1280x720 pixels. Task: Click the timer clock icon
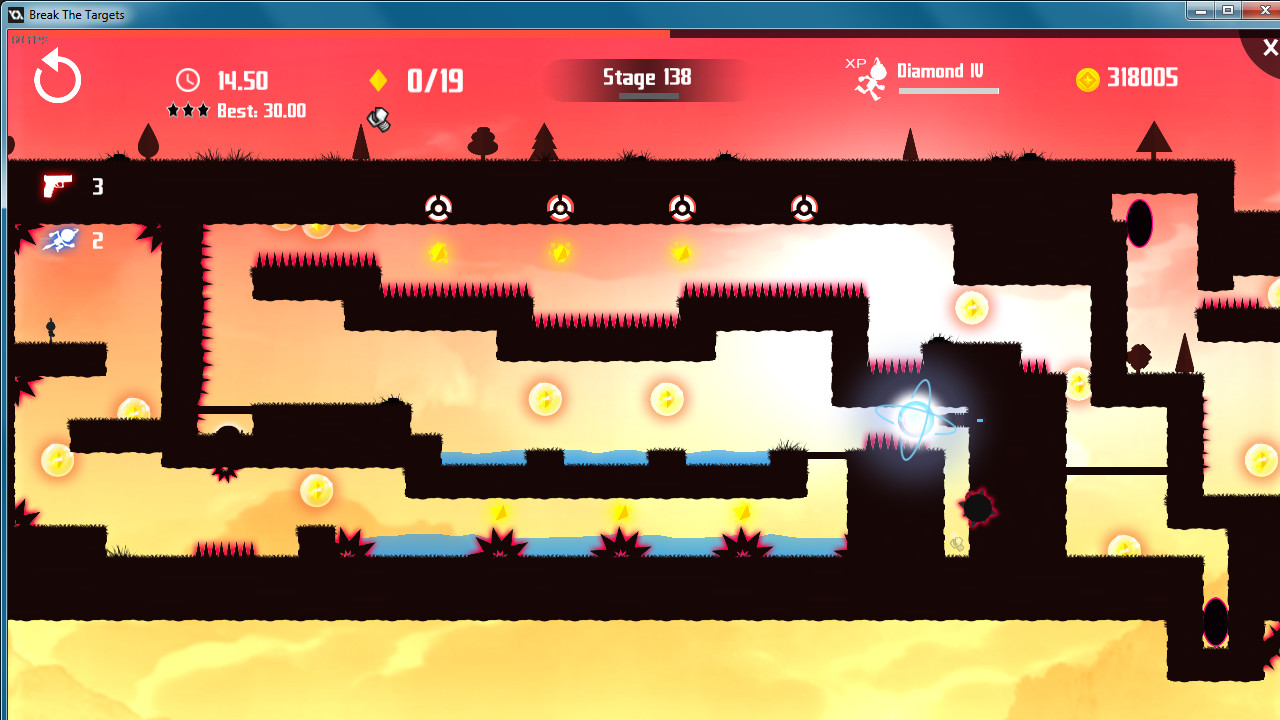pos(186,80)
